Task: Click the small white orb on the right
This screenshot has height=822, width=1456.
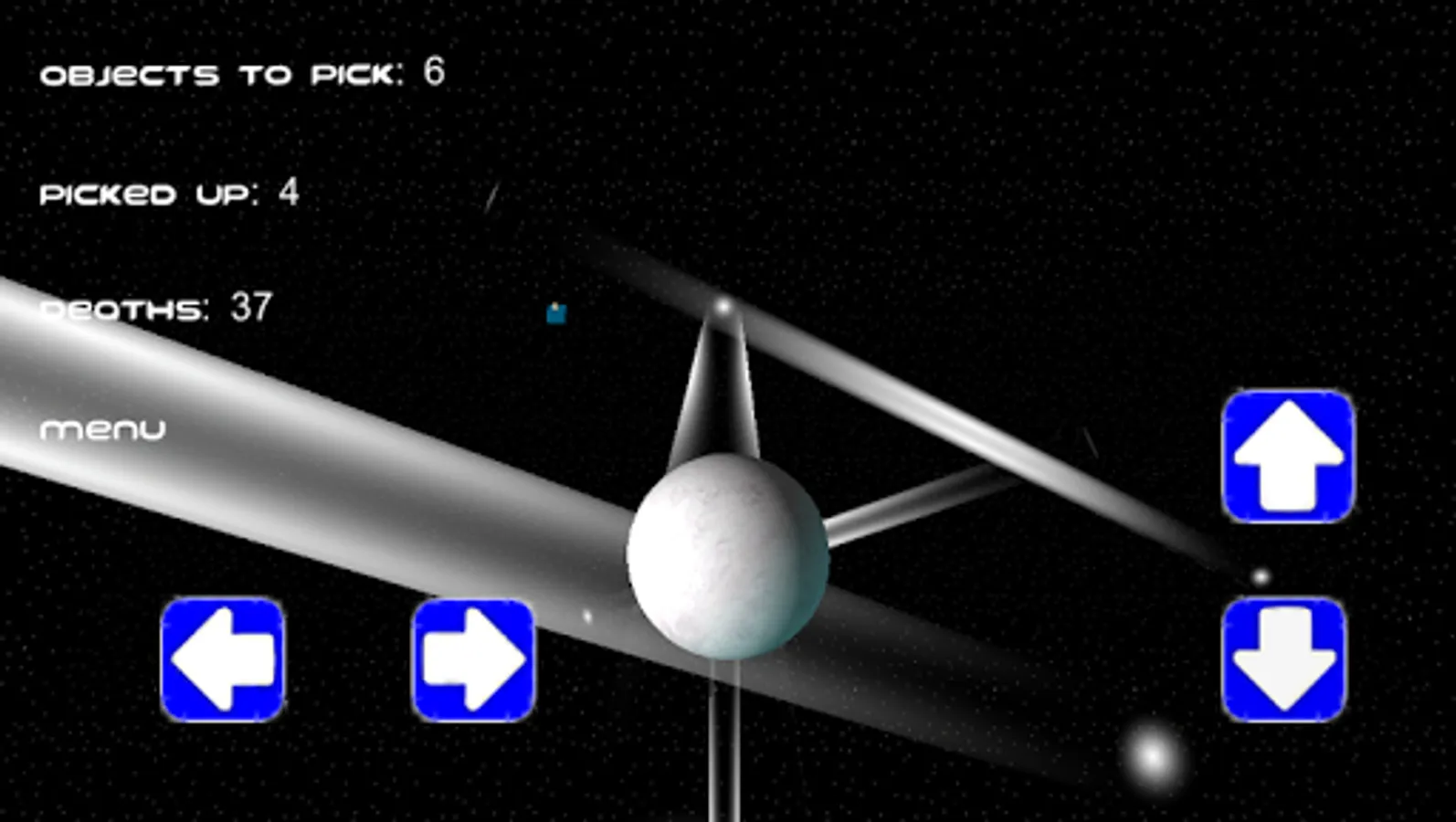Action: pyautogui.click(x=1261, y=576)
